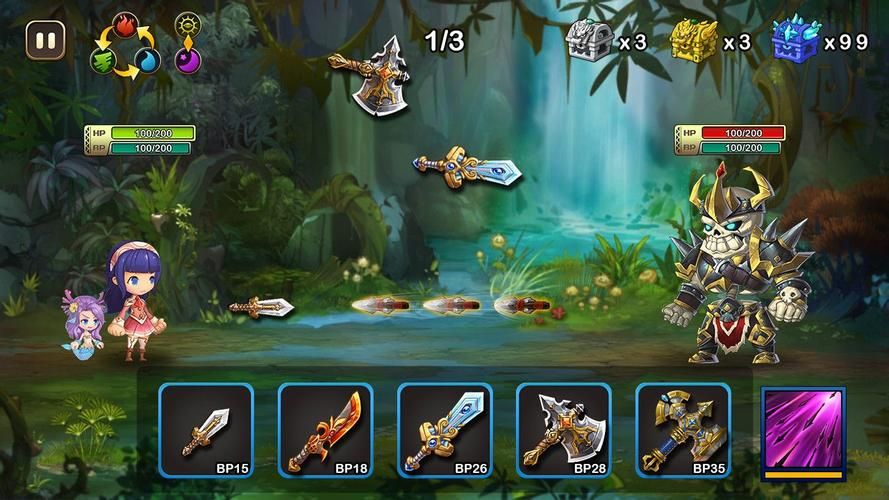Viewport: 889px width, 500px height.
Task: Show the light and dark element chart
Action: click(187, 43)
